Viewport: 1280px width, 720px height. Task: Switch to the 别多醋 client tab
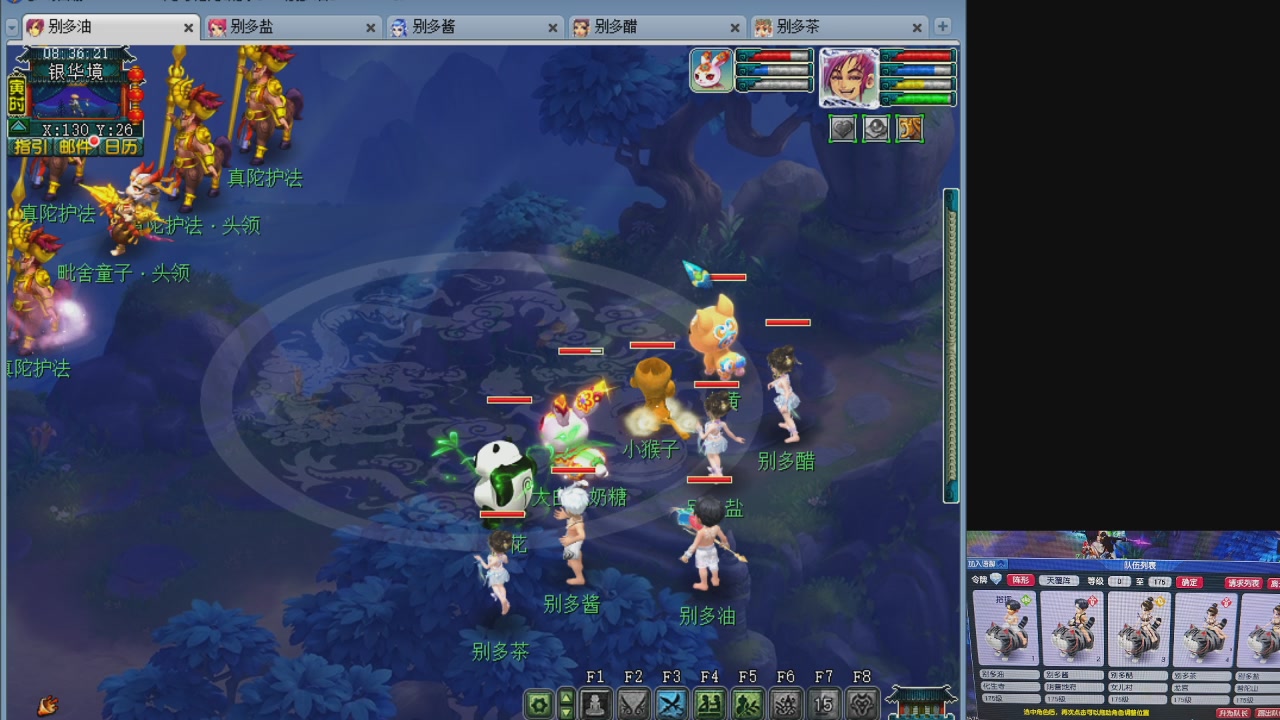(x=615, y=28)
